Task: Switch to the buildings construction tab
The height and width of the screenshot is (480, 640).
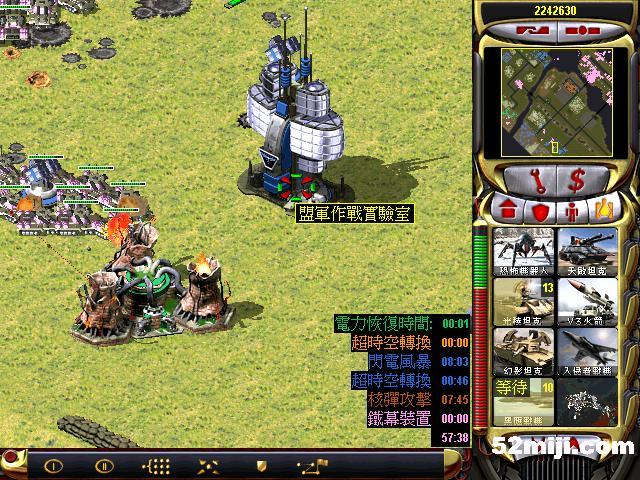Action: pyautogui.click(x=507, y=211)
